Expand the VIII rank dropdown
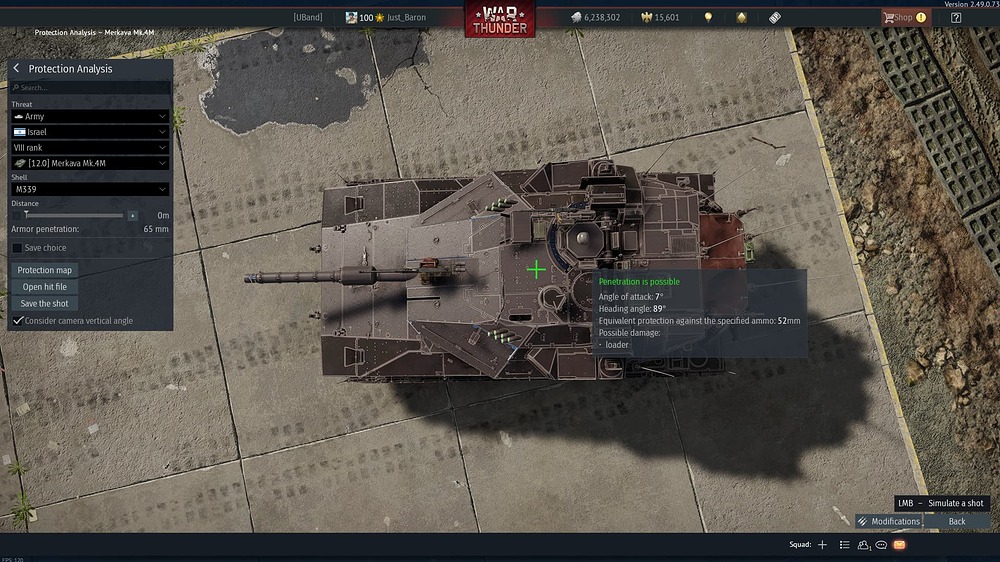This screenshot has height=562, width=1000. click(90, 148)
